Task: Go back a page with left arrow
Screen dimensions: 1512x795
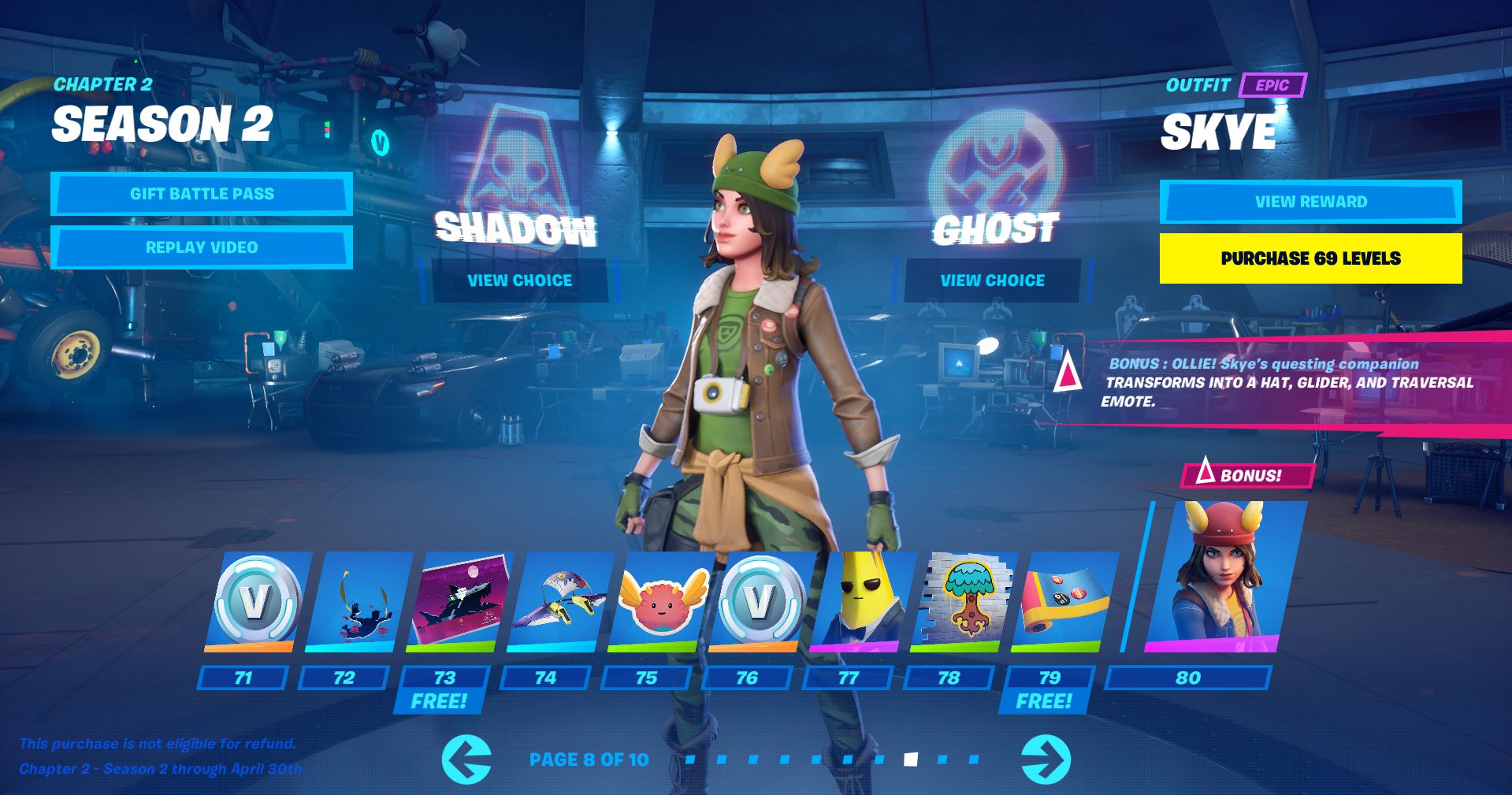Action: [470, 760]
